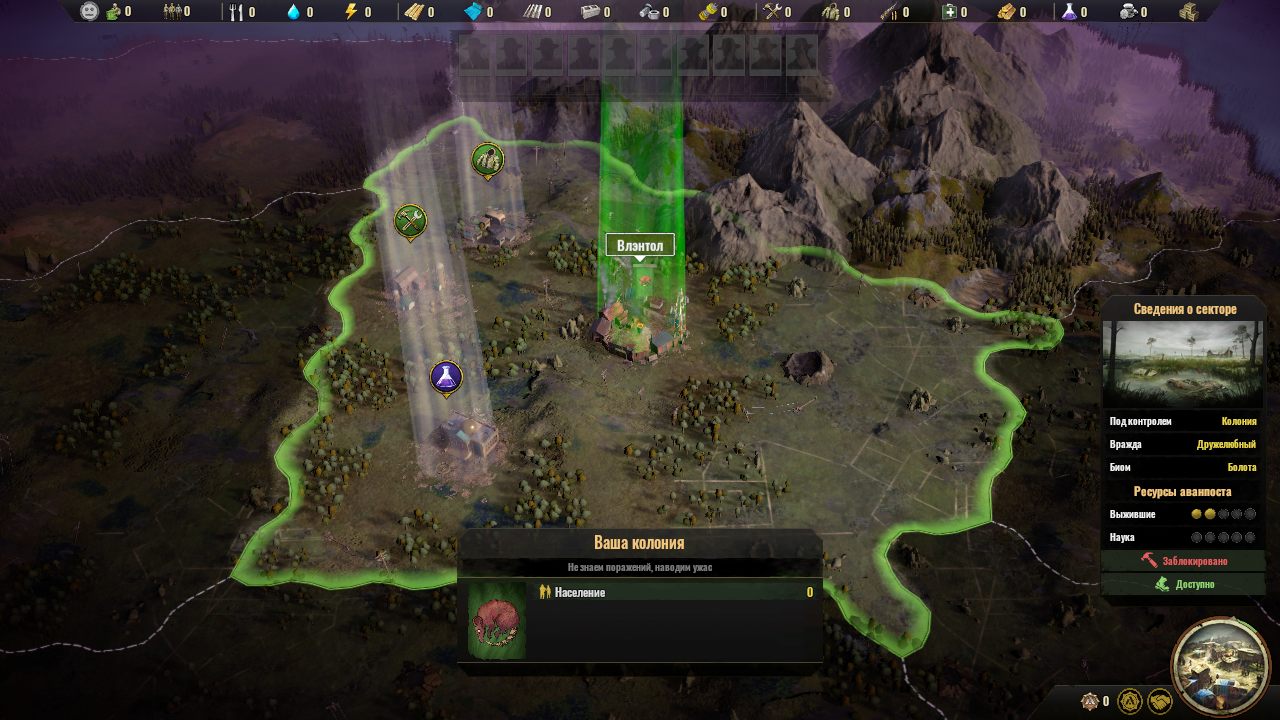Click the Доступно scout option

[1183, 584]
